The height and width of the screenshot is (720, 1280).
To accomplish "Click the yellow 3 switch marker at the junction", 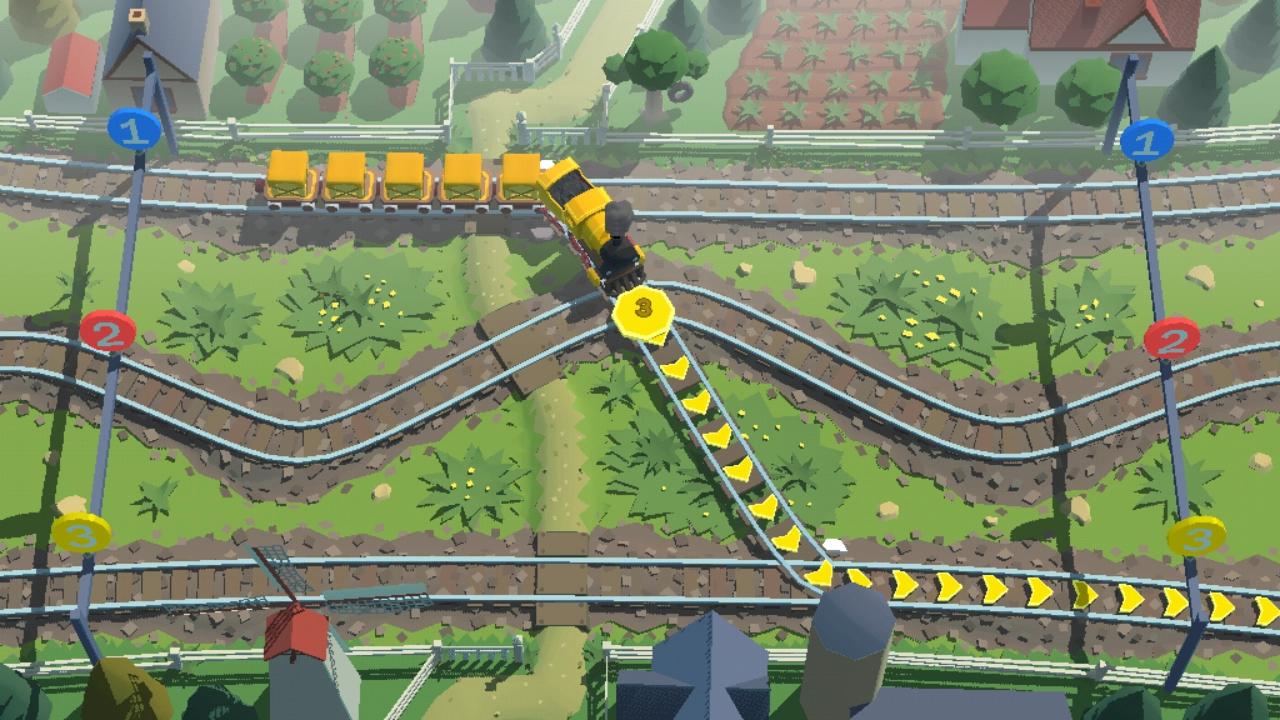I will coord(643,312).
